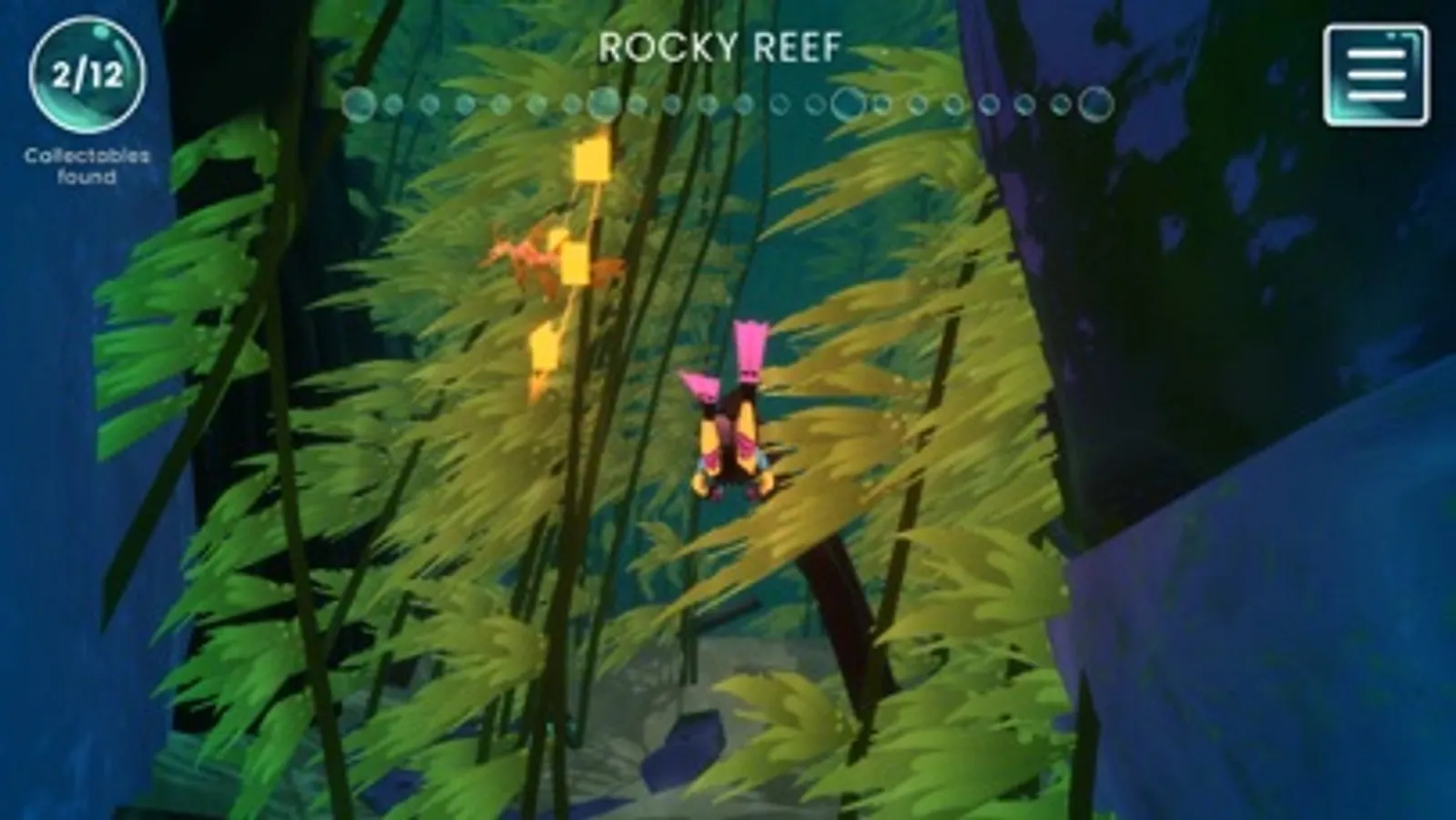Click the diver's left pink flipper
Image resolution: width=1456 pixels, height=820 pixels.
click(x=699, y=387)
